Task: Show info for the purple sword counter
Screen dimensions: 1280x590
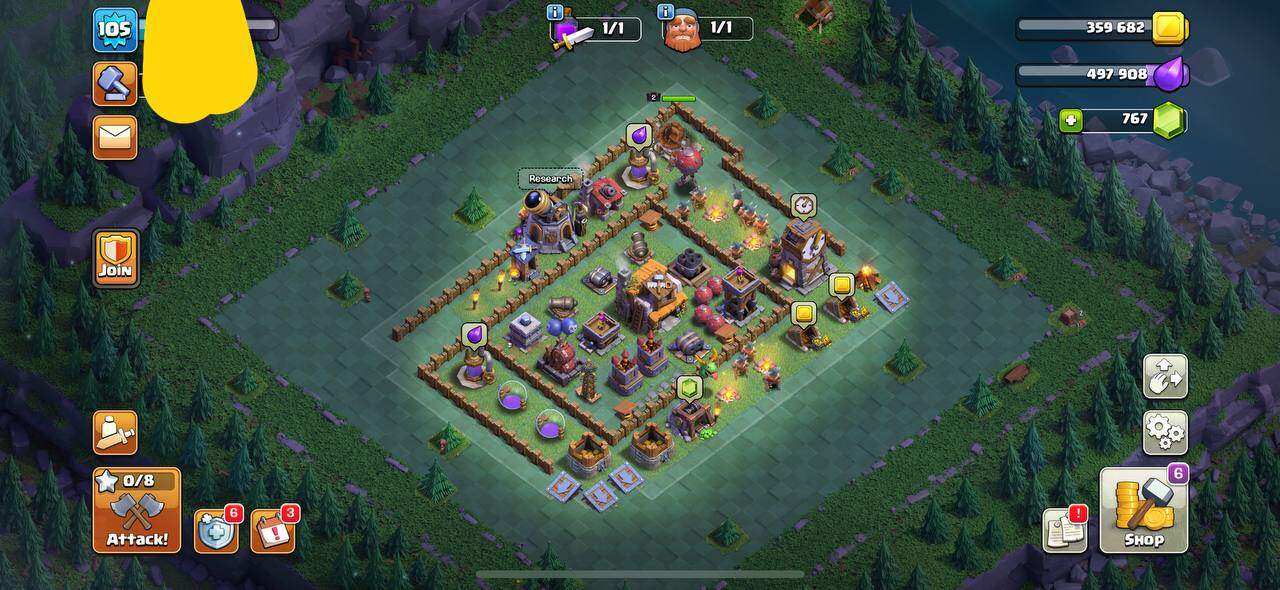Action: 555,12
